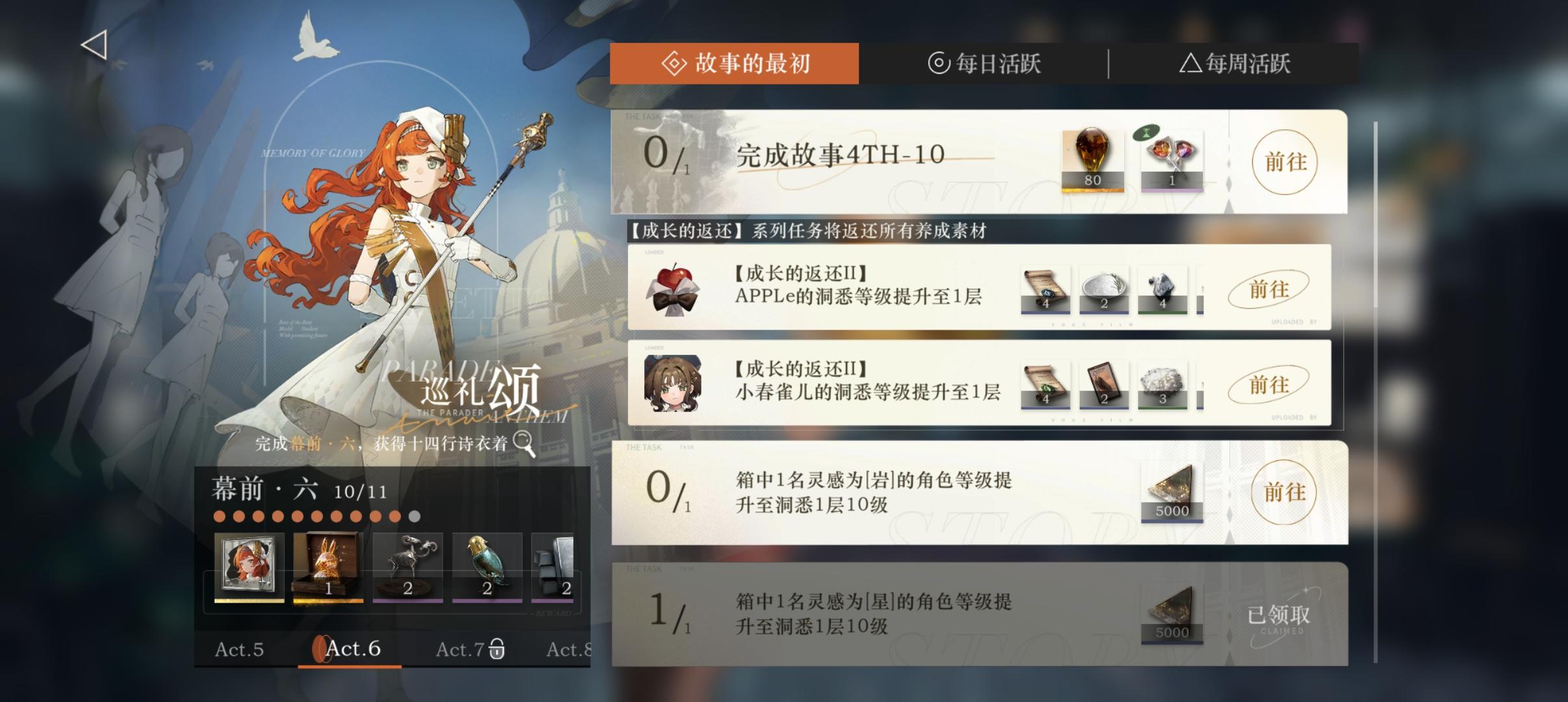Image resolution: width=1568 pixels, height=702 pixels.
Task: Select the highlighted Act.6 chapter
Action: coord(355,649)
